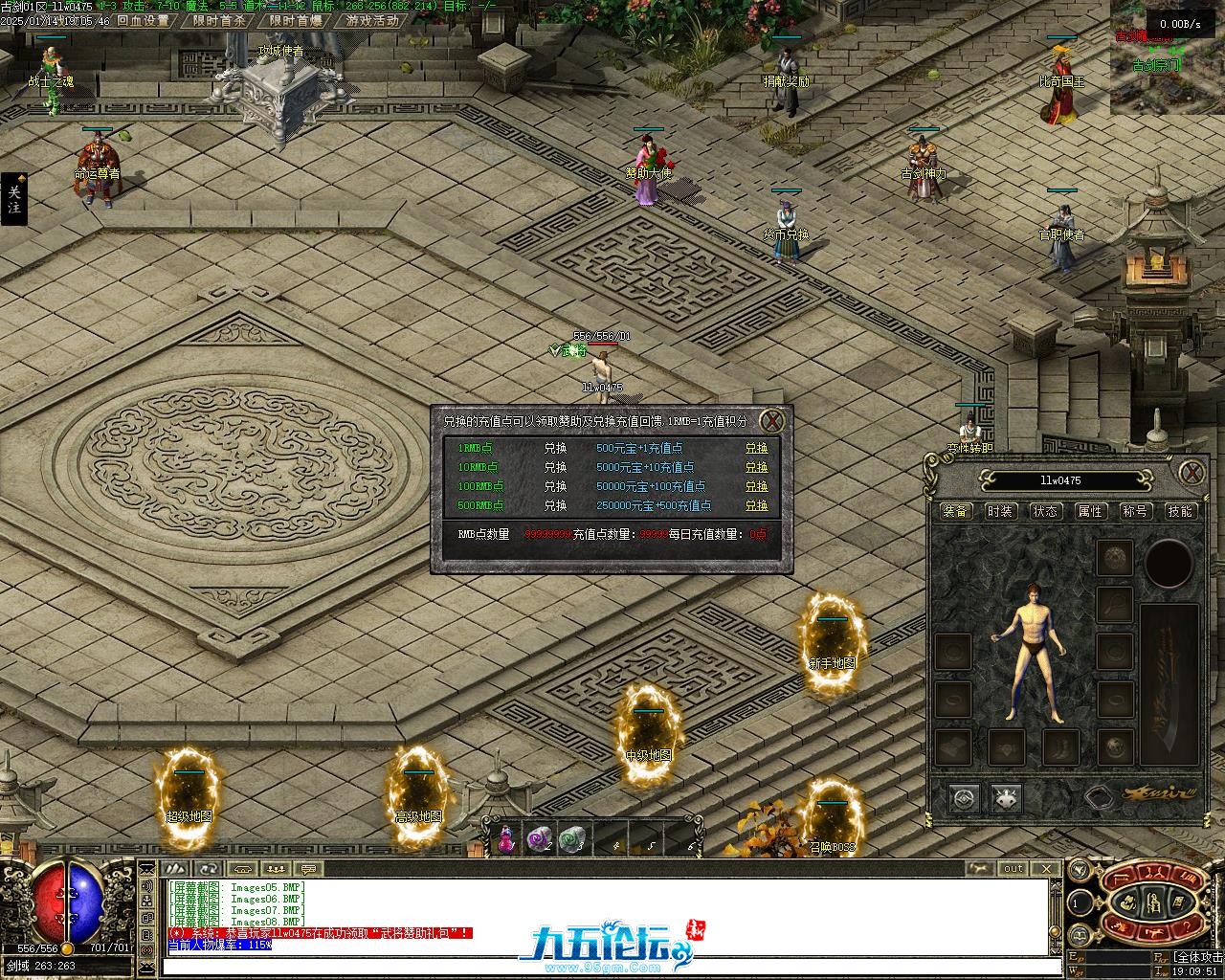View the 技能 tab

coord(1180,511)
